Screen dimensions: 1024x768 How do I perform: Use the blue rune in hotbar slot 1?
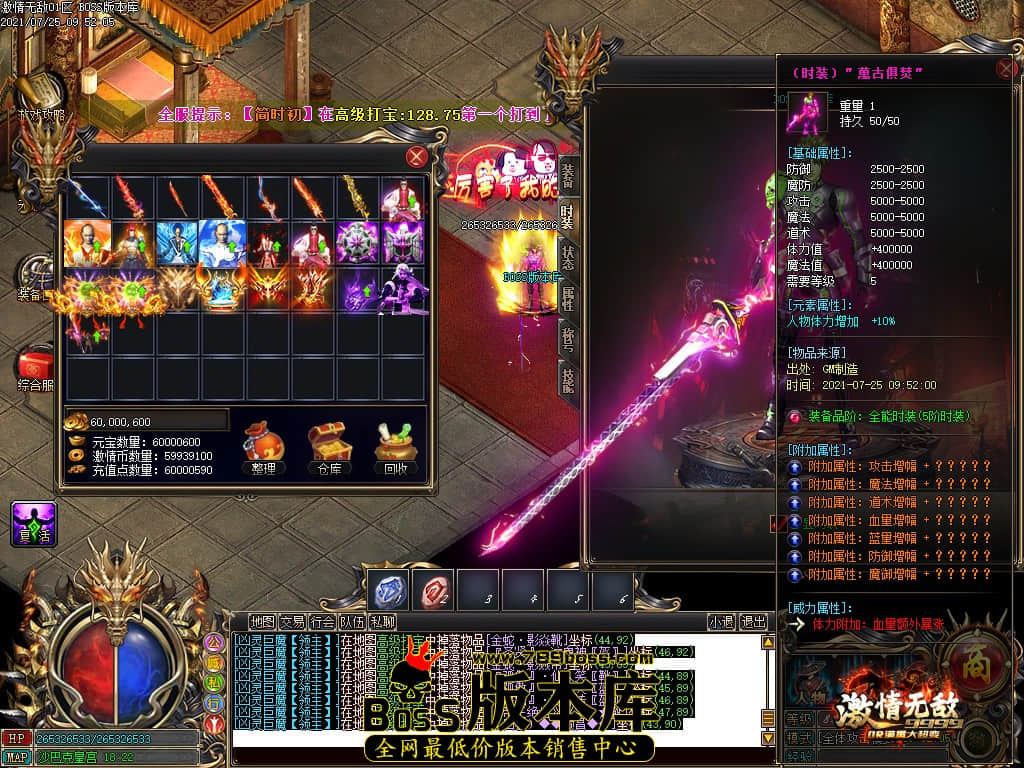[388, 591]
